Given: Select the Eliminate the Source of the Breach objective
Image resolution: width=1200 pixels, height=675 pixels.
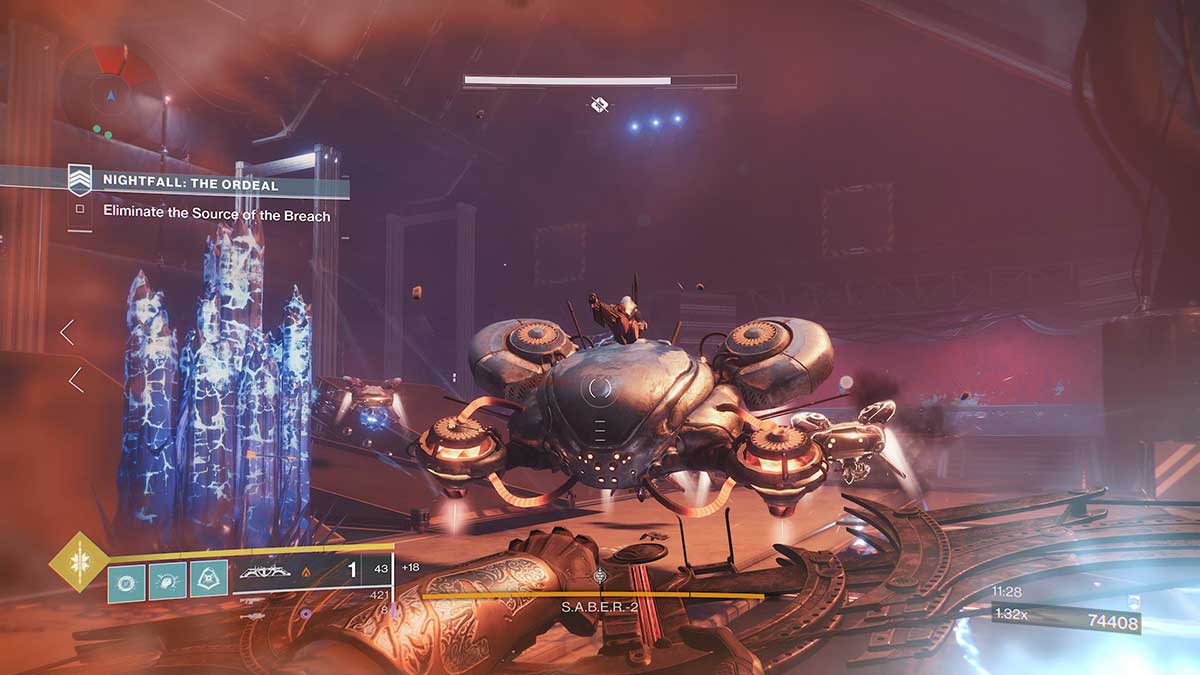Looking at the screenshot, I should point(216,212).
